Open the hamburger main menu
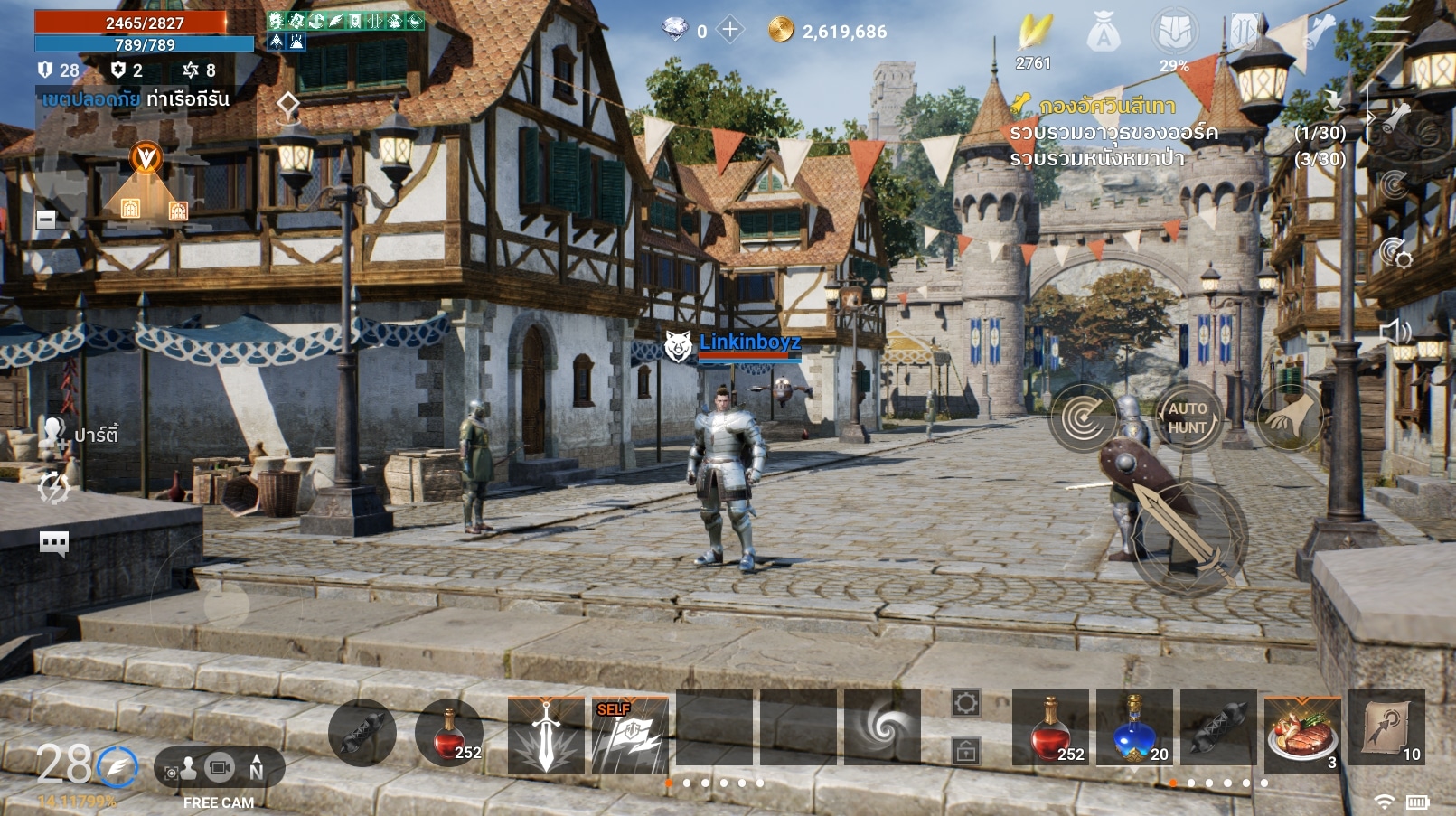Viewport: 1456px width, 816px height. coord(1388,30)
